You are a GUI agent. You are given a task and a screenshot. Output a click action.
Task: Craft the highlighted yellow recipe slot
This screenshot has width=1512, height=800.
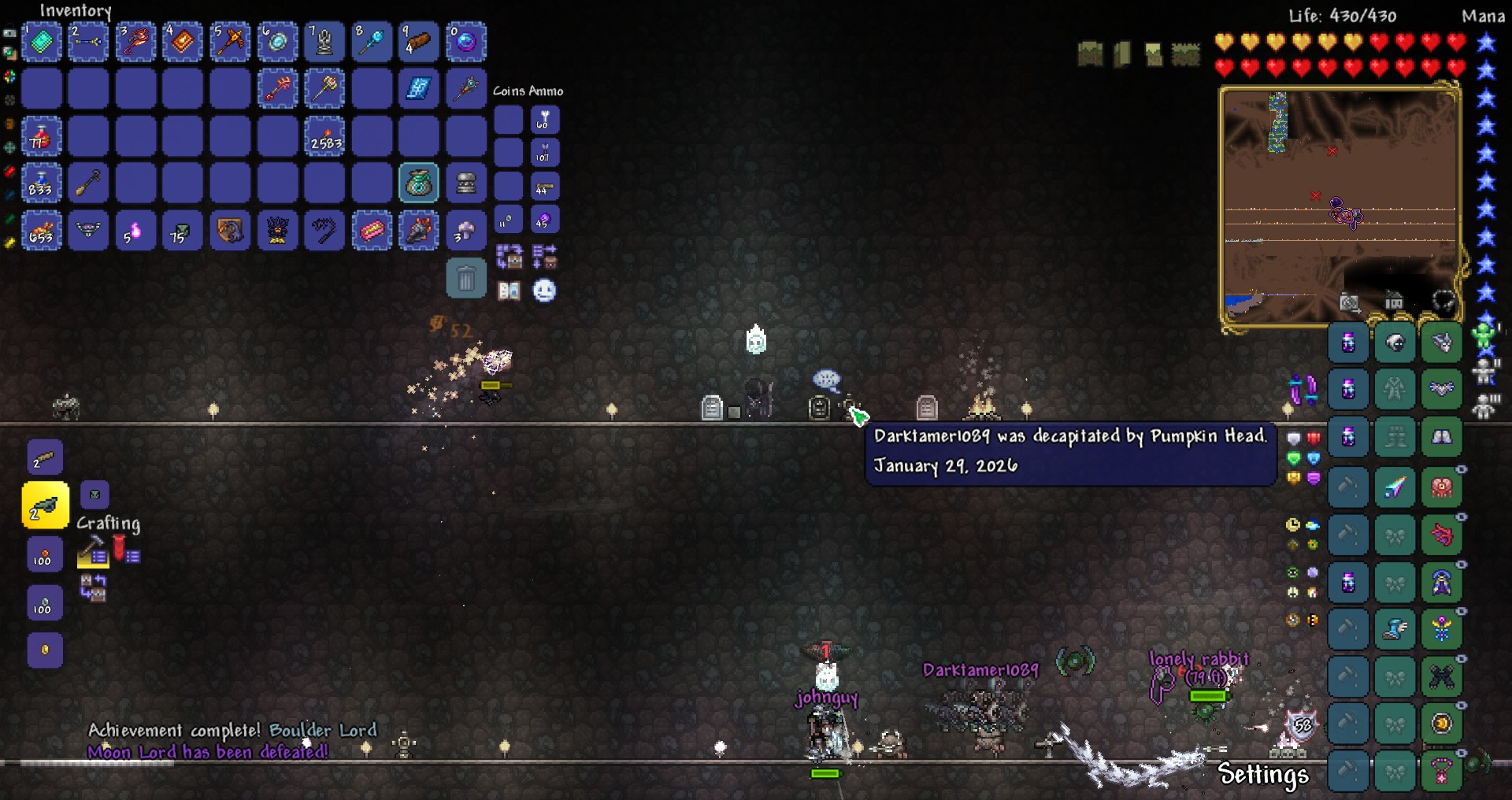point(45,506)
